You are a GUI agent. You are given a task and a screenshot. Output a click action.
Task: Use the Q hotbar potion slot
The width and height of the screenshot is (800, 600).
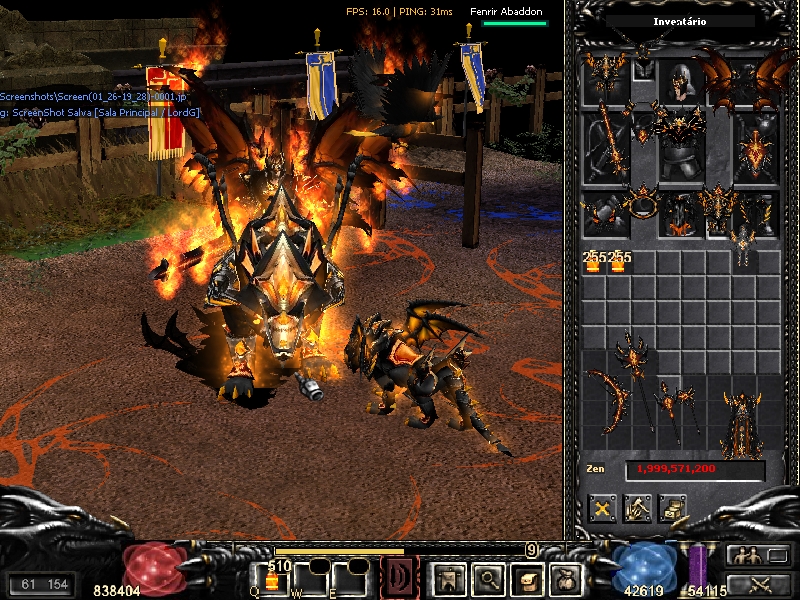(x=270, y=578)
